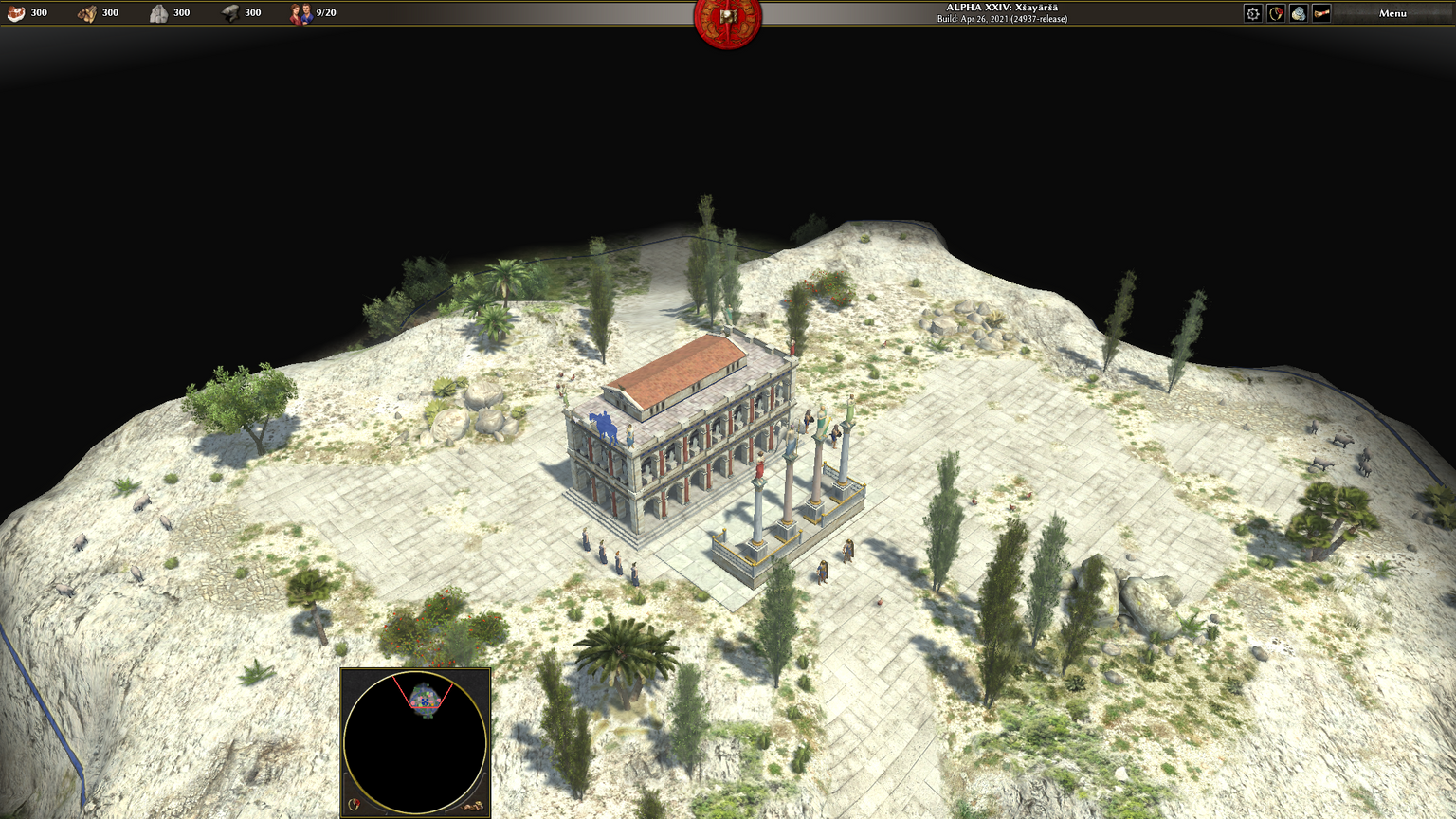Open the gear-shaped game speed button

tap(1253, 13)
